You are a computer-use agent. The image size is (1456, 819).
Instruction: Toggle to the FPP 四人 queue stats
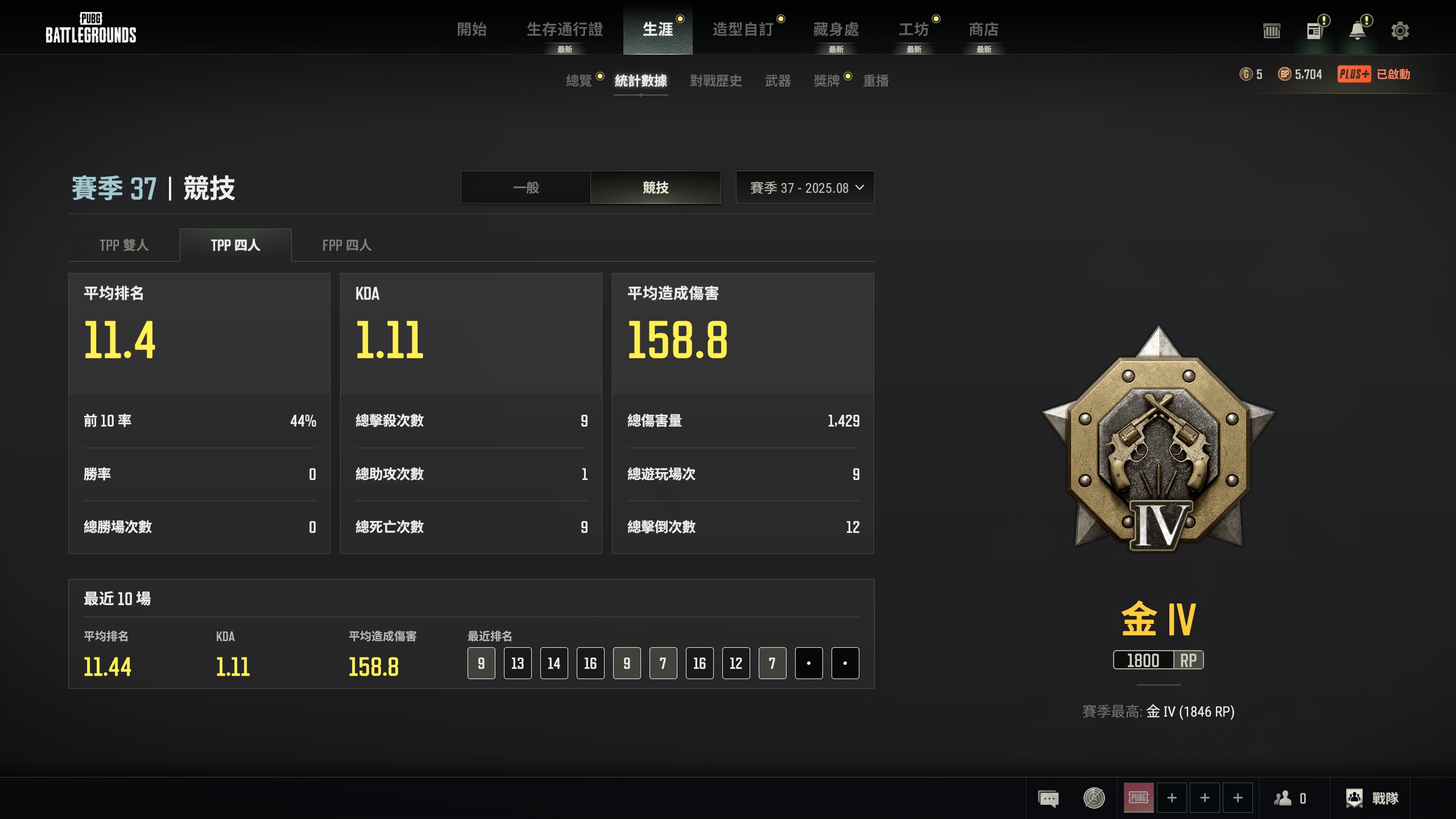pos(346,245)
